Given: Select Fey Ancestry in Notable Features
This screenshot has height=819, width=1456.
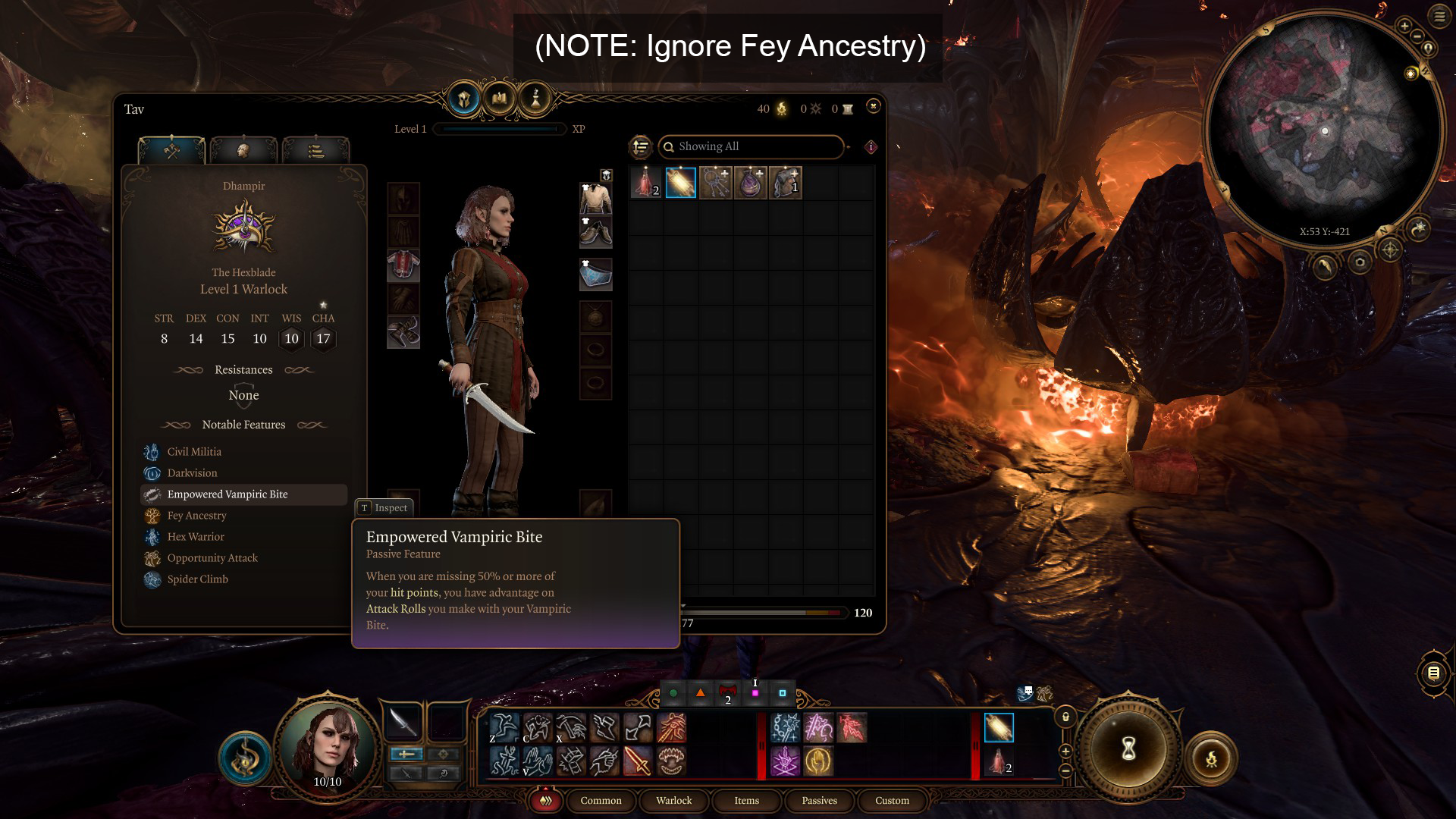Looking at the screenshot, I should click(x=196, y=516).
